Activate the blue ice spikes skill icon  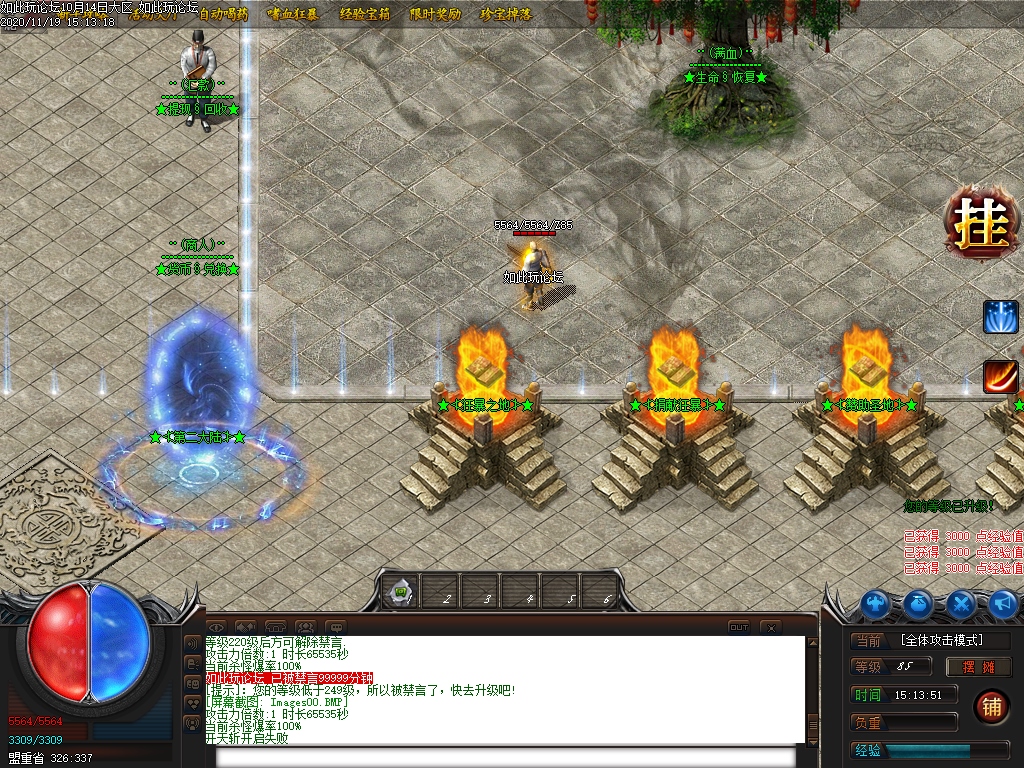click(x=1000, y=317)
